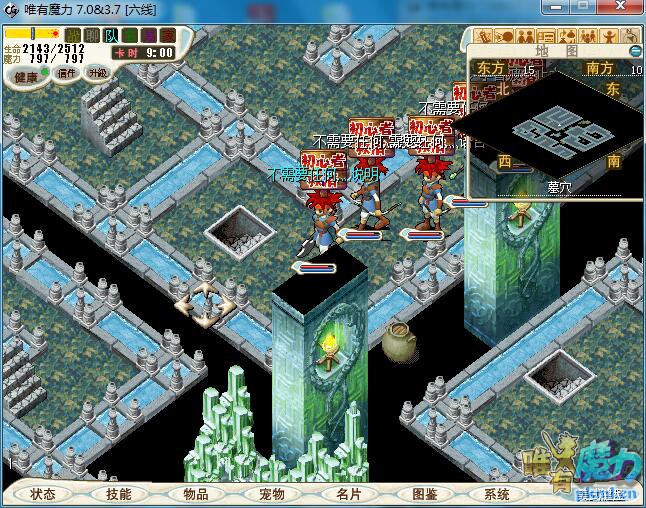
Task: Click the 升級 level-up button
Action: (x=98, y=72)
